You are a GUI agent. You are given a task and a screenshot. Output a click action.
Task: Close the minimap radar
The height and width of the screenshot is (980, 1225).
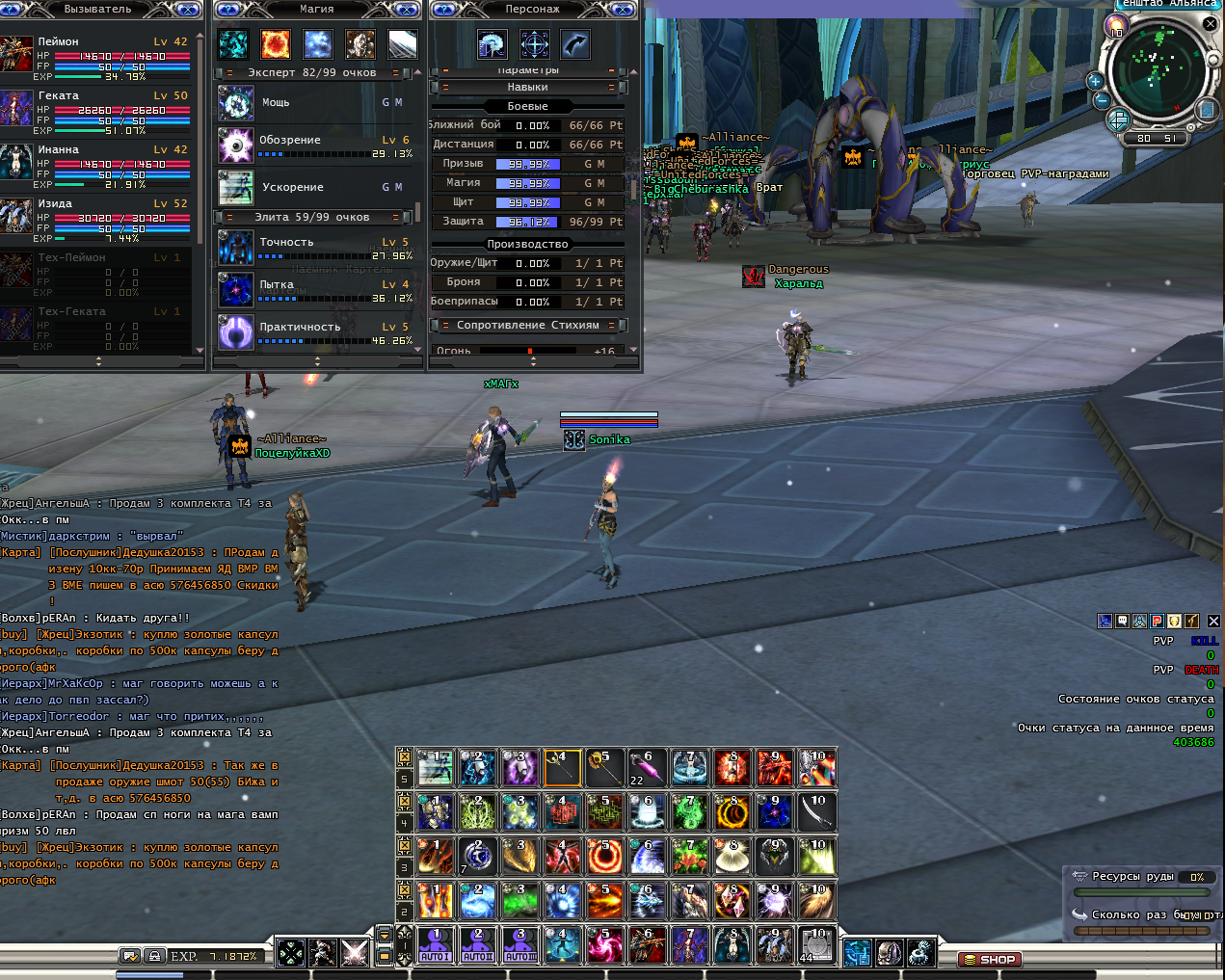click(x=1210, y=24)
